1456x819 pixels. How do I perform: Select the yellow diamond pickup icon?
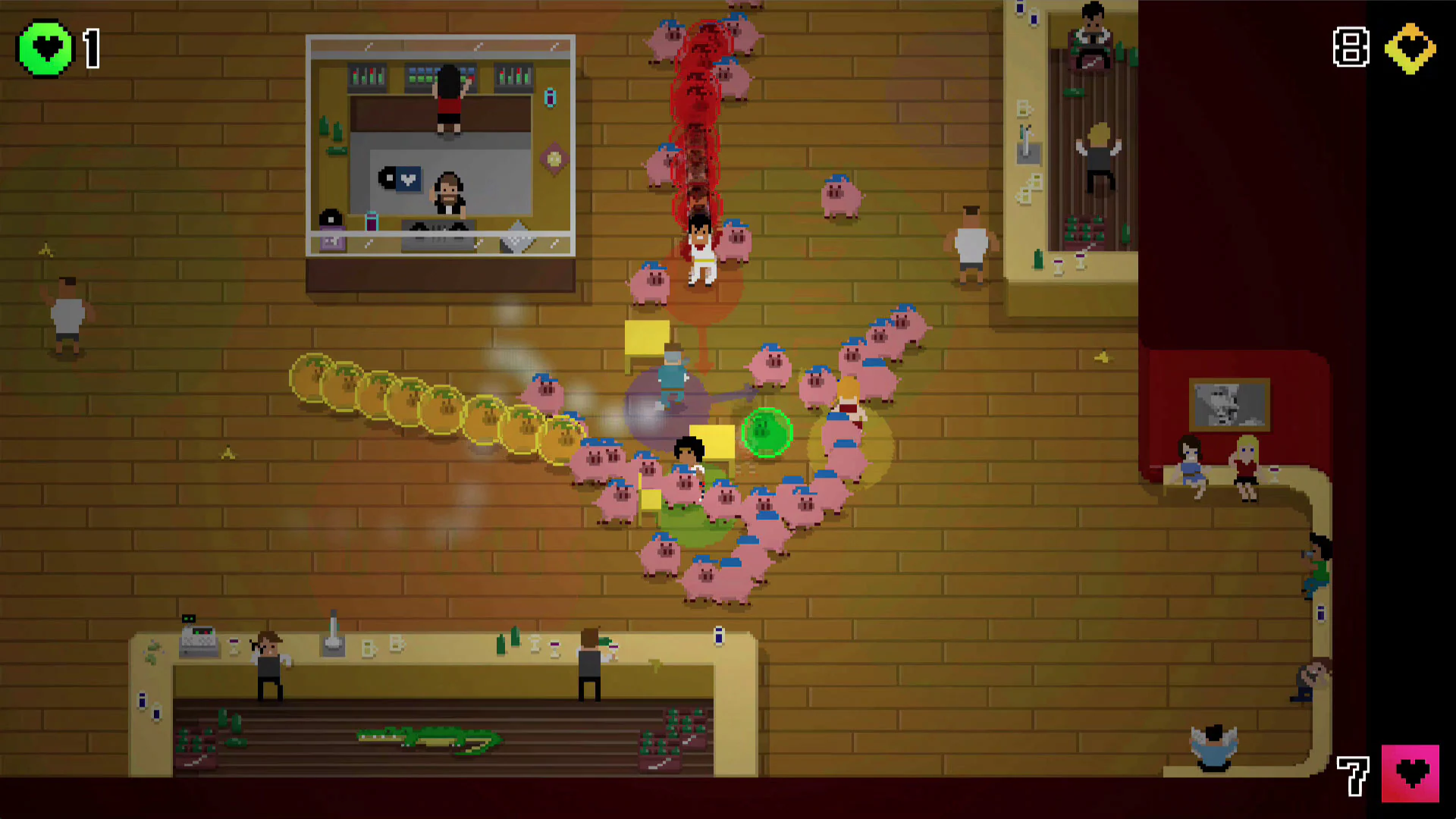(x=1409, y=49)
